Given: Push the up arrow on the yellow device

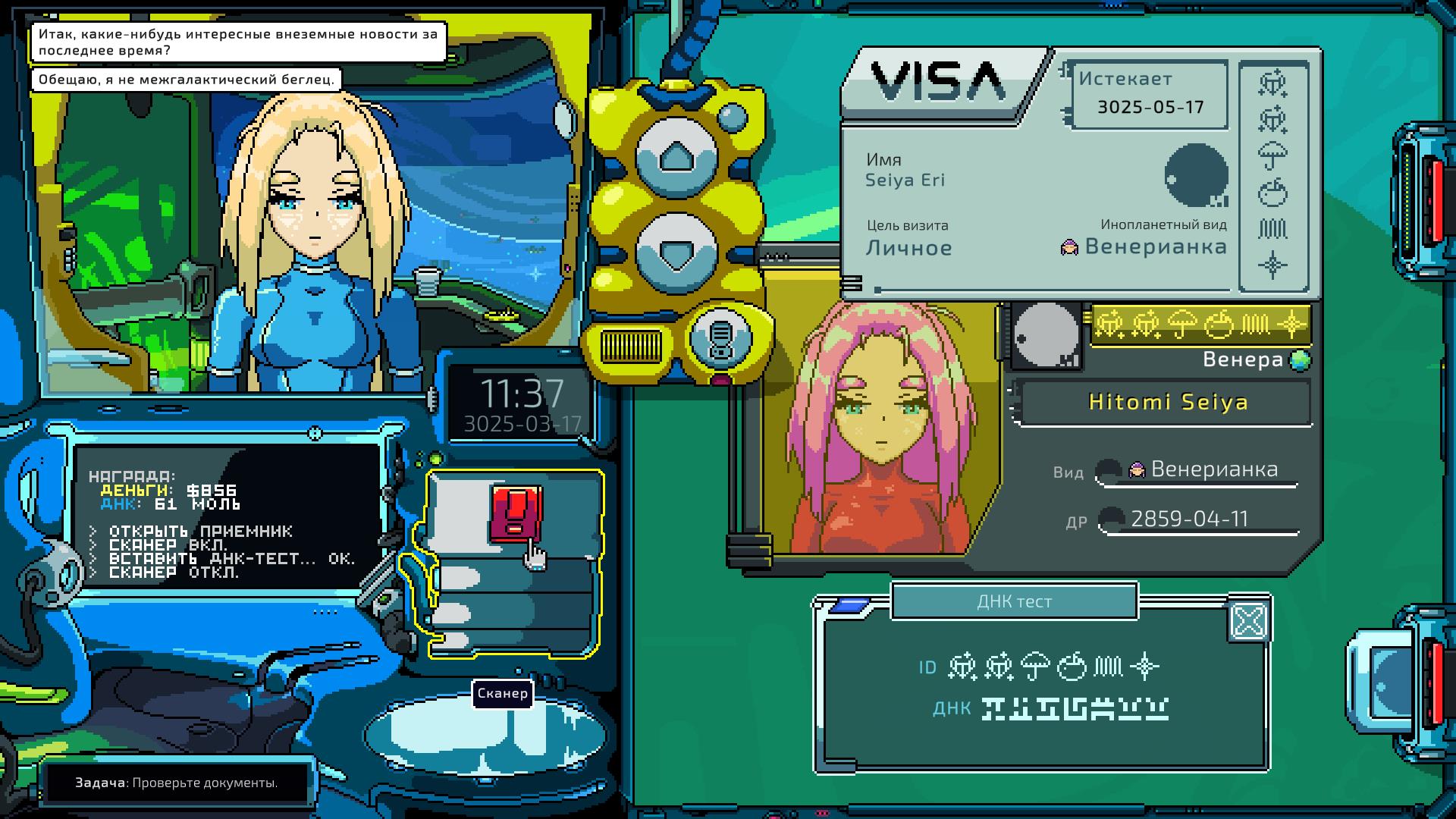Looking at the screenshot, I should (x=675, y=158).
